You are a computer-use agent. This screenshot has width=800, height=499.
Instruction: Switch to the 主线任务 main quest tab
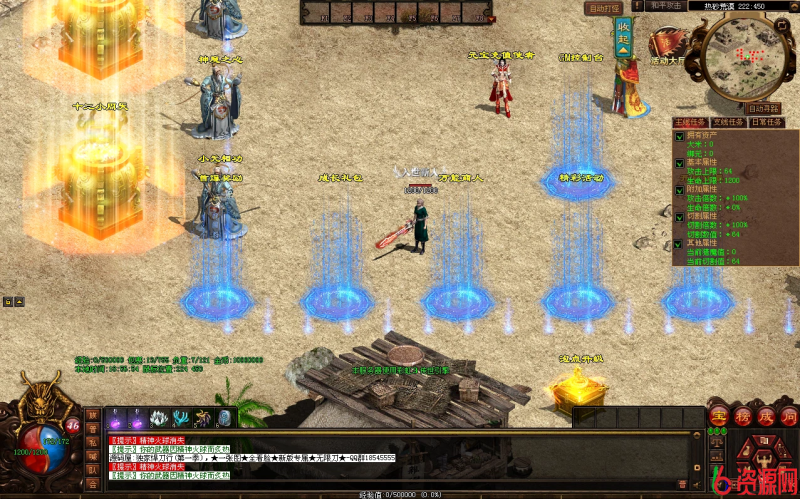[692, 122]
